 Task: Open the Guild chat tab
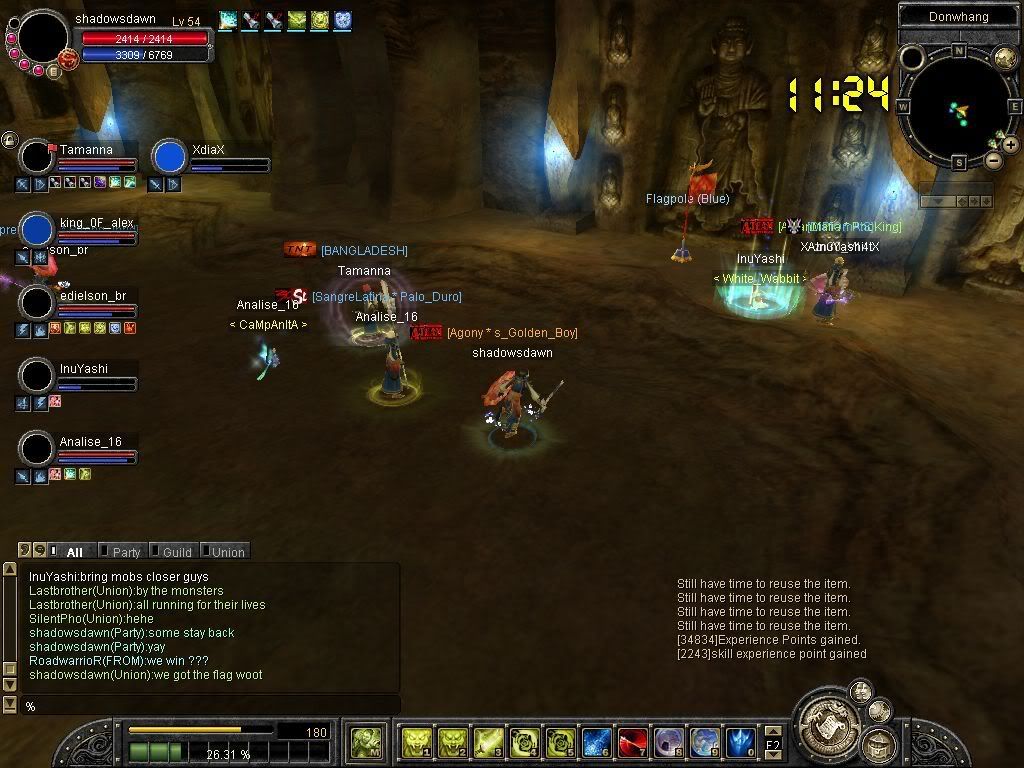coord(177,552)
